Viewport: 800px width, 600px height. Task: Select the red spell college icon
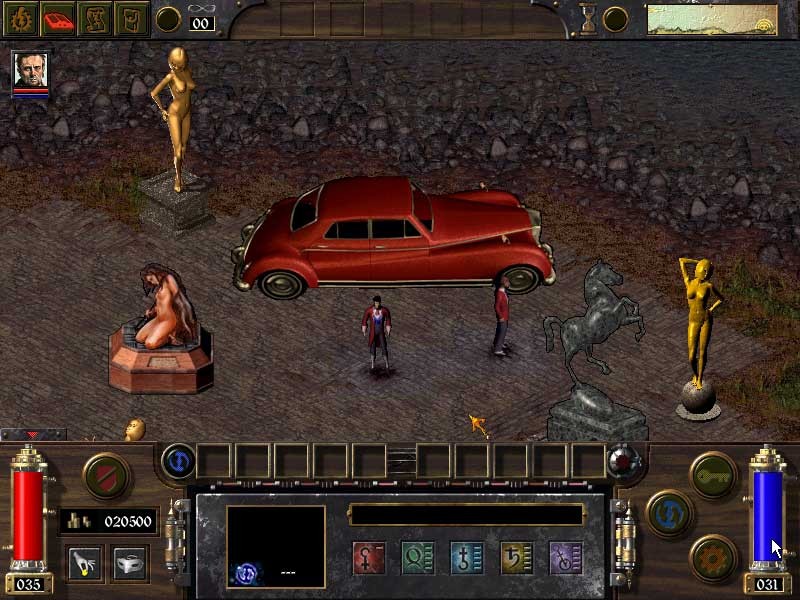click(x=368, y=556)
